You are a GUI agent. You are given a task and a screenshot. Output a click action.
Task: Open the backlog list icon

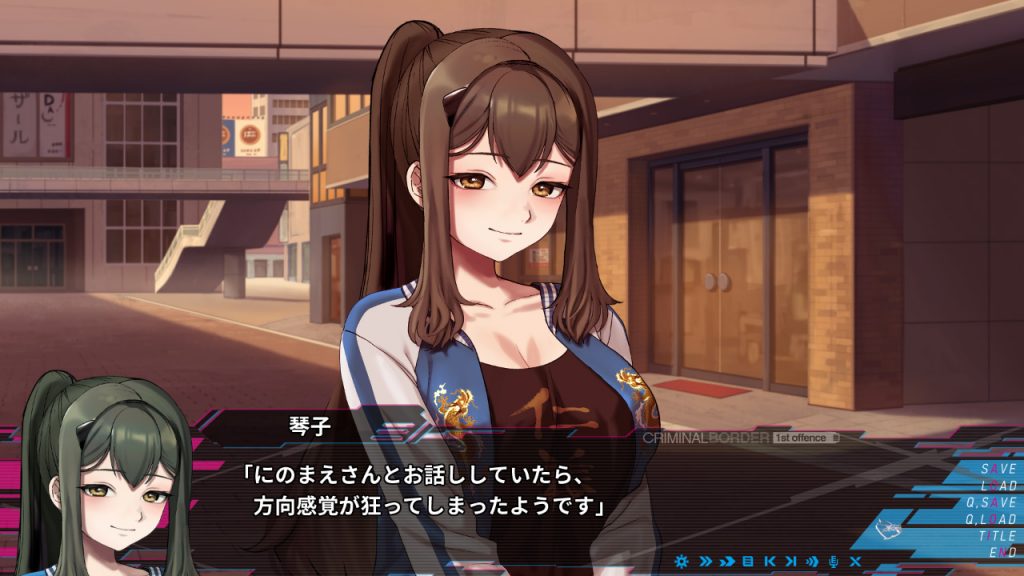coord(747,561)
